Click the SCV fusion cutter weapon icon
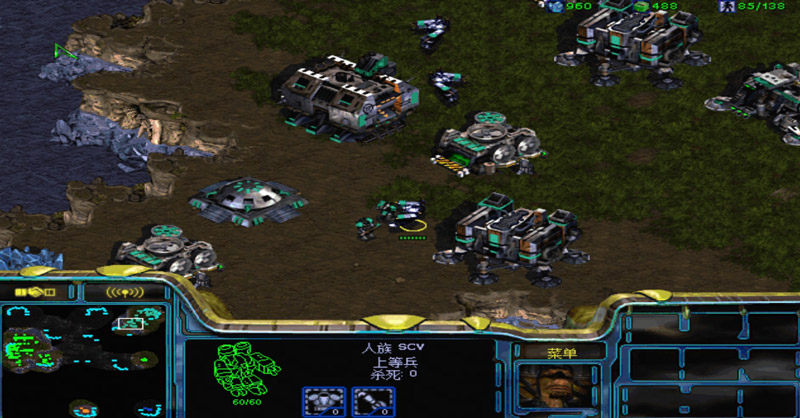The image size is (800, 418). 374,401
